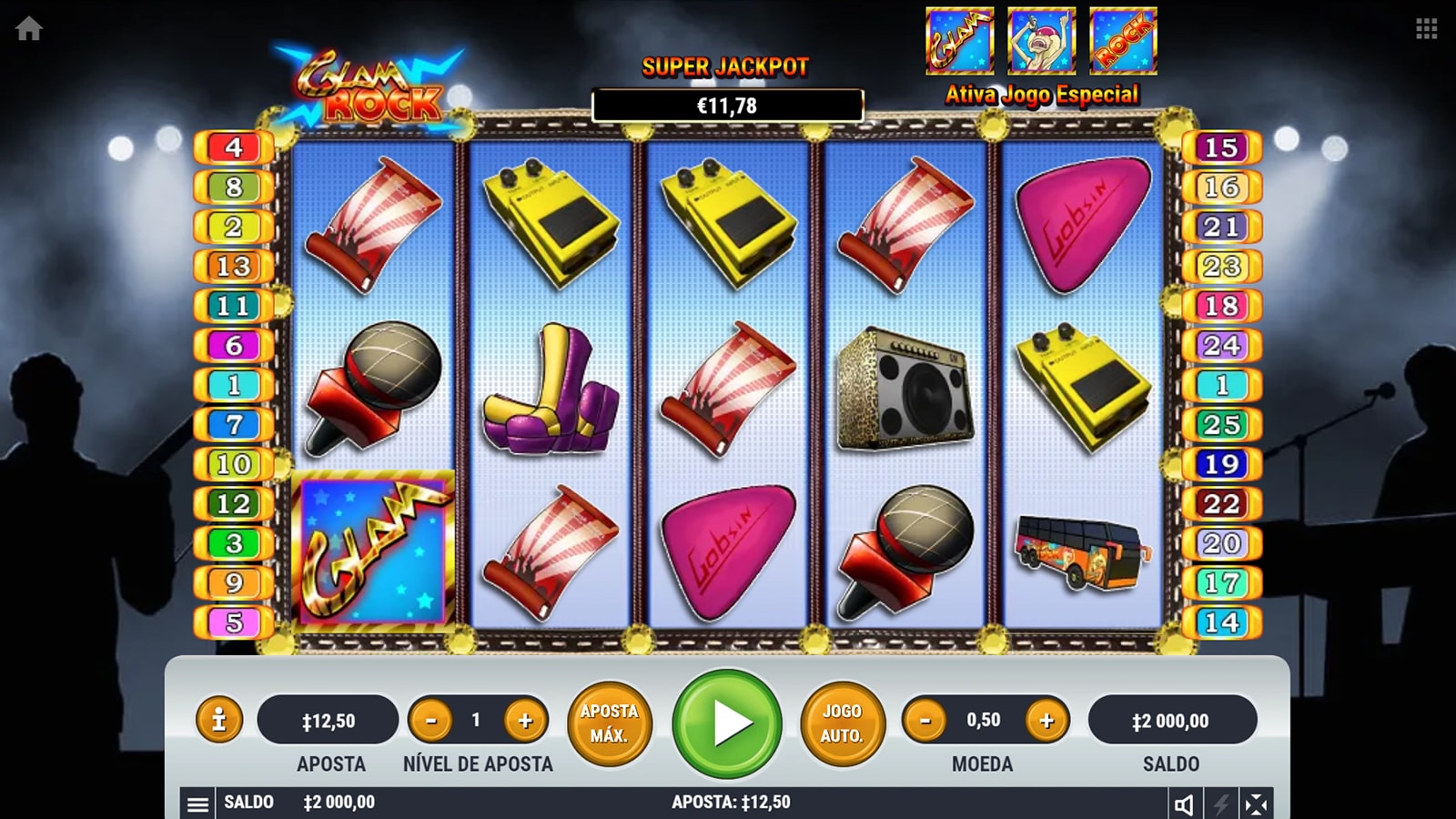The width and height of the screenshot is (1456, 819).
Task: Select payline 14 marker
Action: point(1221,622)
